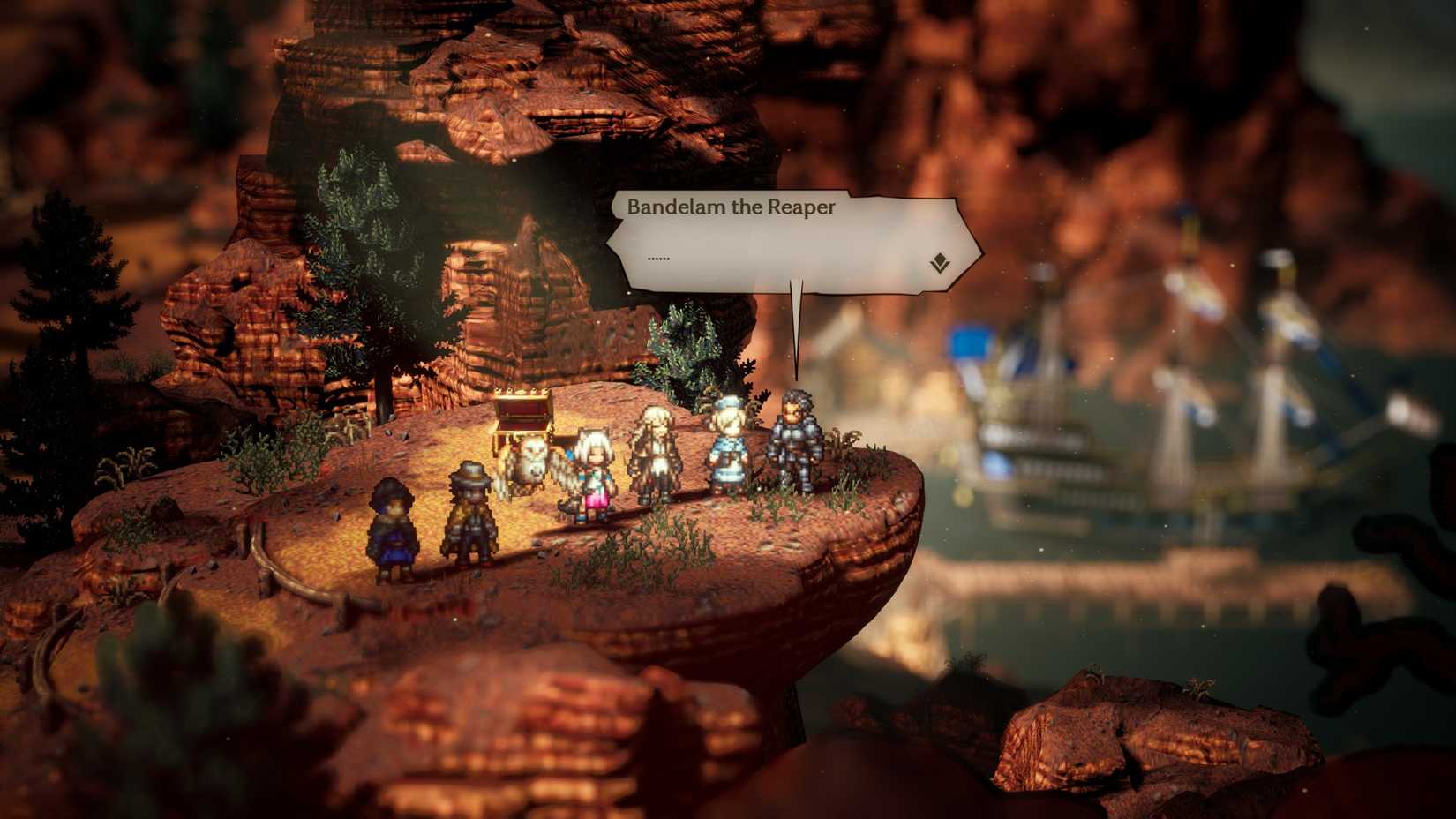Click the dialogue advance chevron arrow
1456x819 pixels.
click(x=940, y=260)
